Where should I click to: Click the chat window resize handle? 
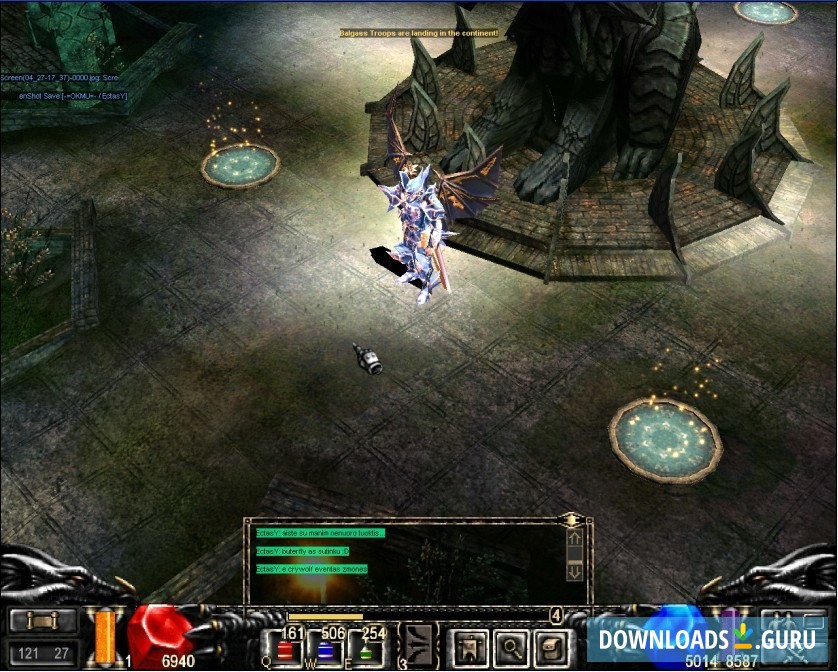(x=571, y=520)
